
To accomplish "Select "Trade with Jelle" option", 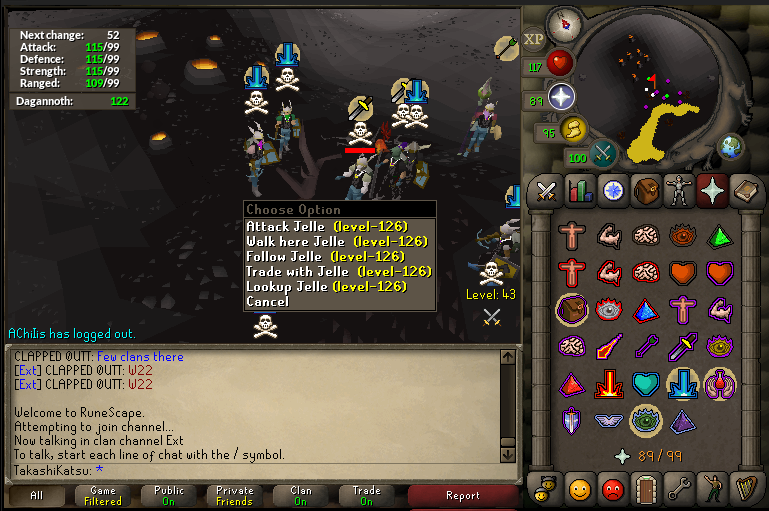I will (x=326, y=271).
